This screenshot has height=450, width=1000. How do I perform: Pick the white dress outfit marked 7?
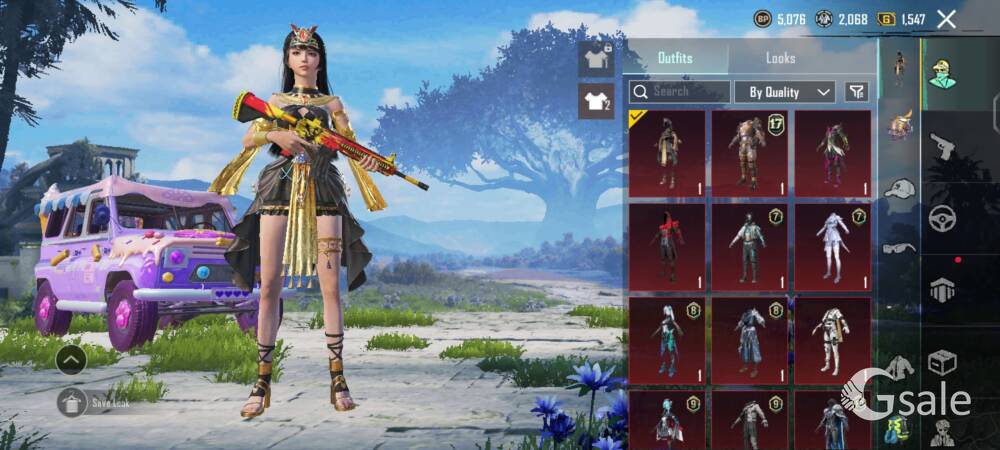(x=832, y=247)
